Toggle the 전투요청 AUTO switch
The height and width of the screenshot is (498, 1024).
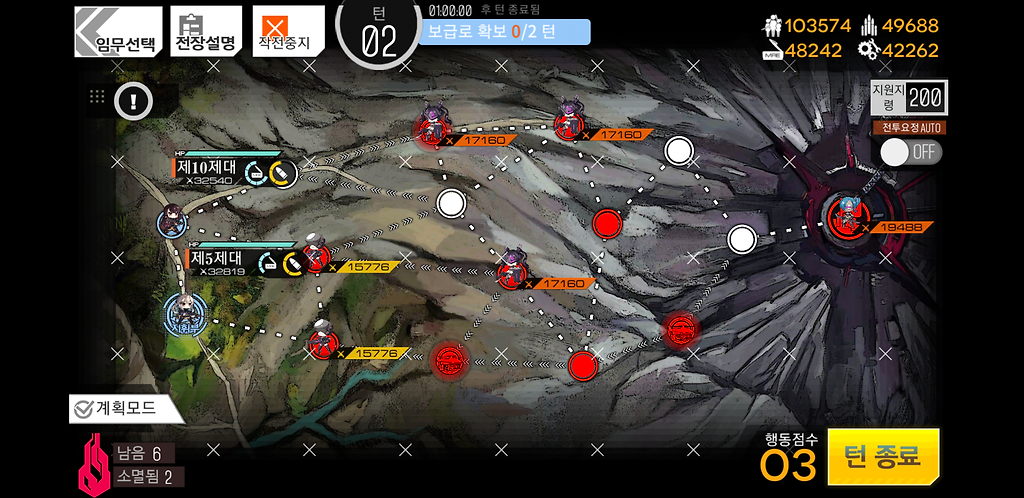tap(910, 151)
